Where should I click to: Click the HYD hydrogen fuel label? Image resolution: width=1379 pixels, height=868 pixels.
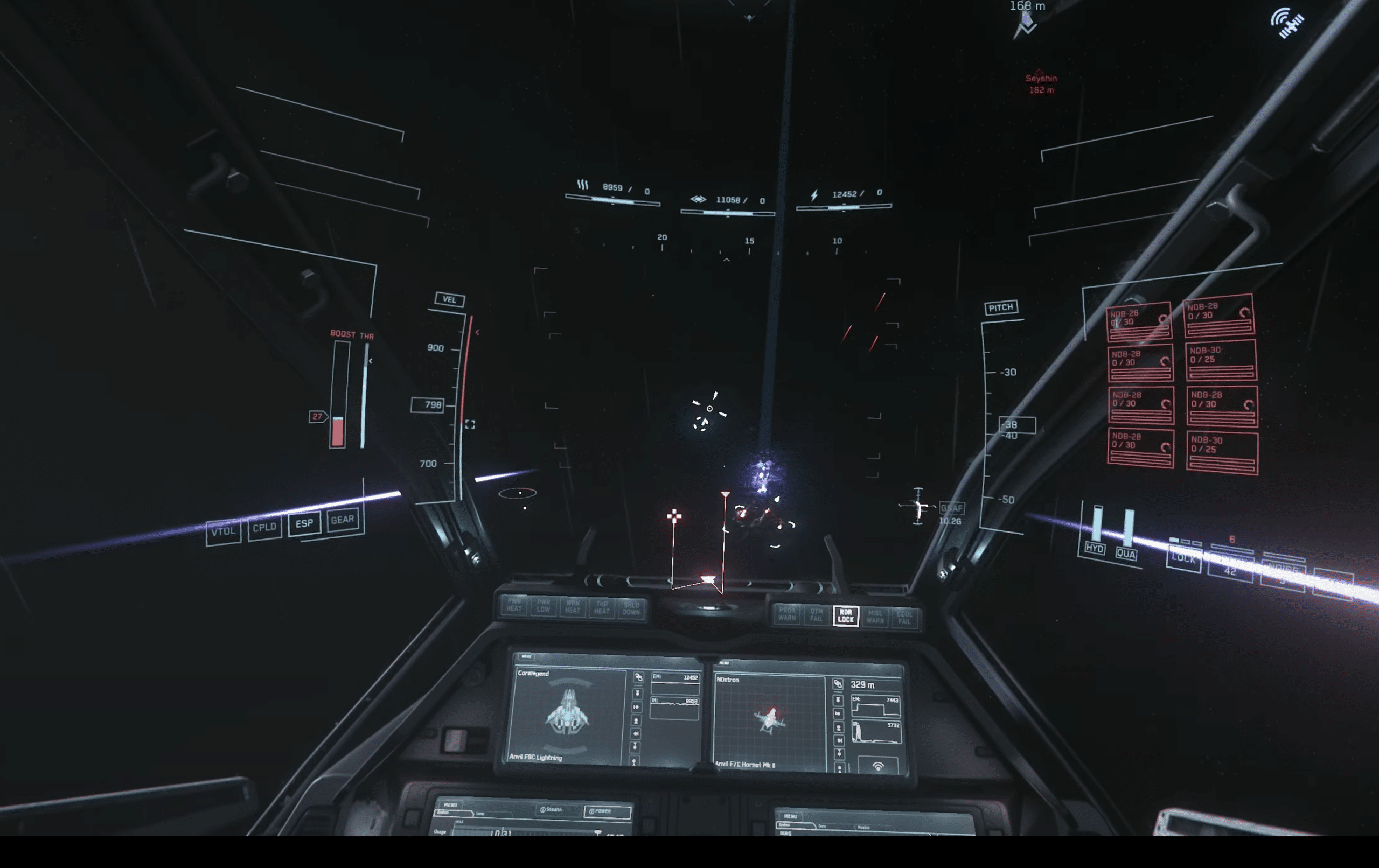click(x=1095, y=549)
